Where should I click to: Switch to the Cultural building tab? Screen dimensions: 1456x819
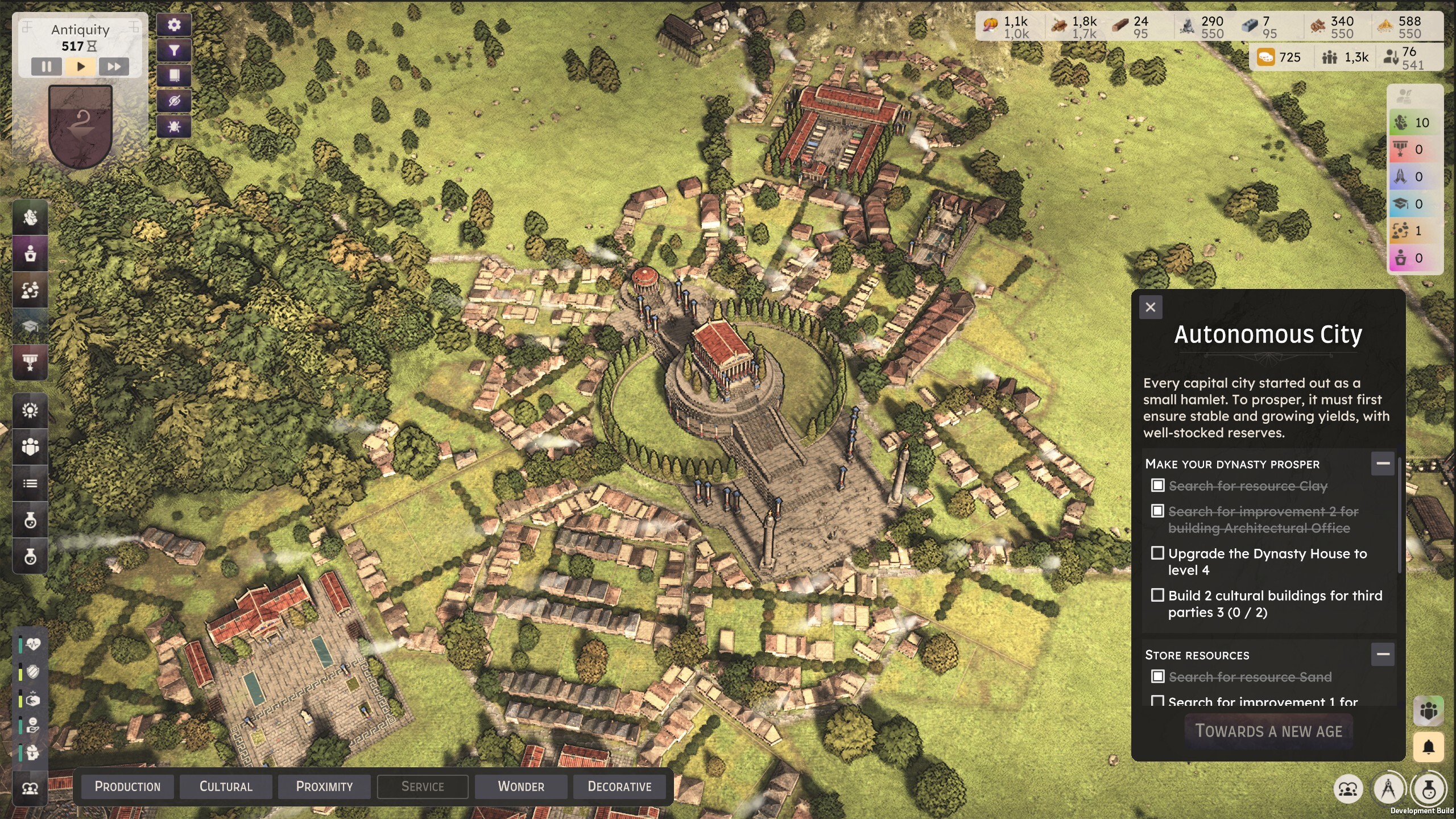(x=226, y=787)
